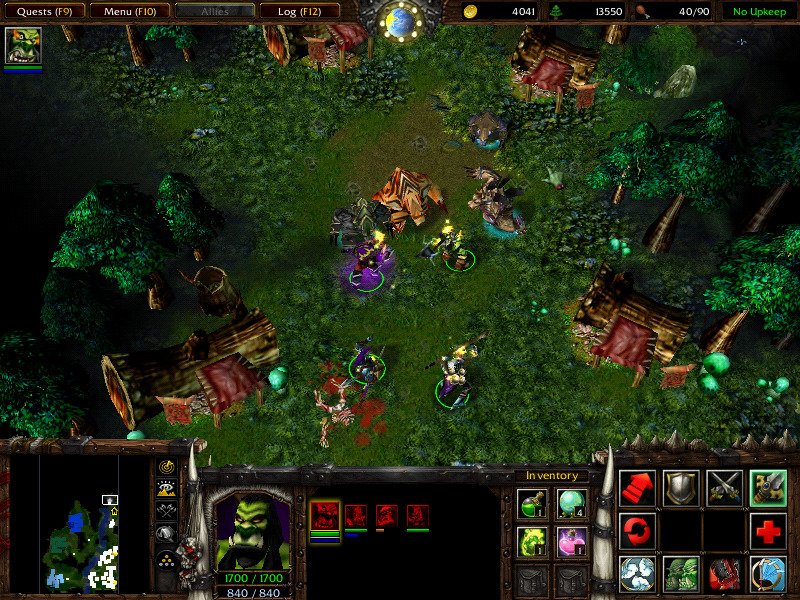Issue the red arrow Move command

[638, 487]
